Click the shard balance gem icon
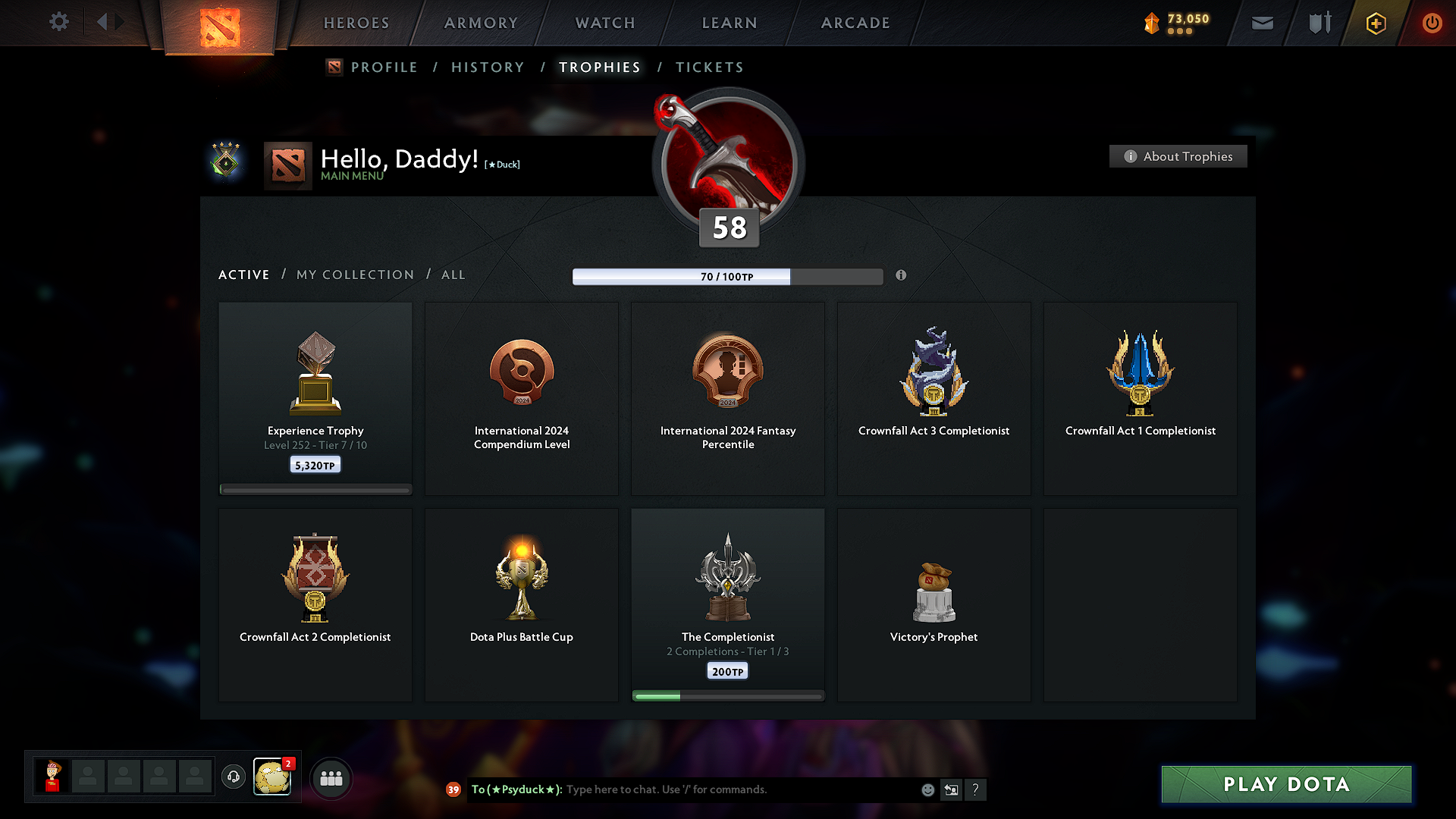The width and height of the screenshot is (1456, 819). (x=1151, y=23)
